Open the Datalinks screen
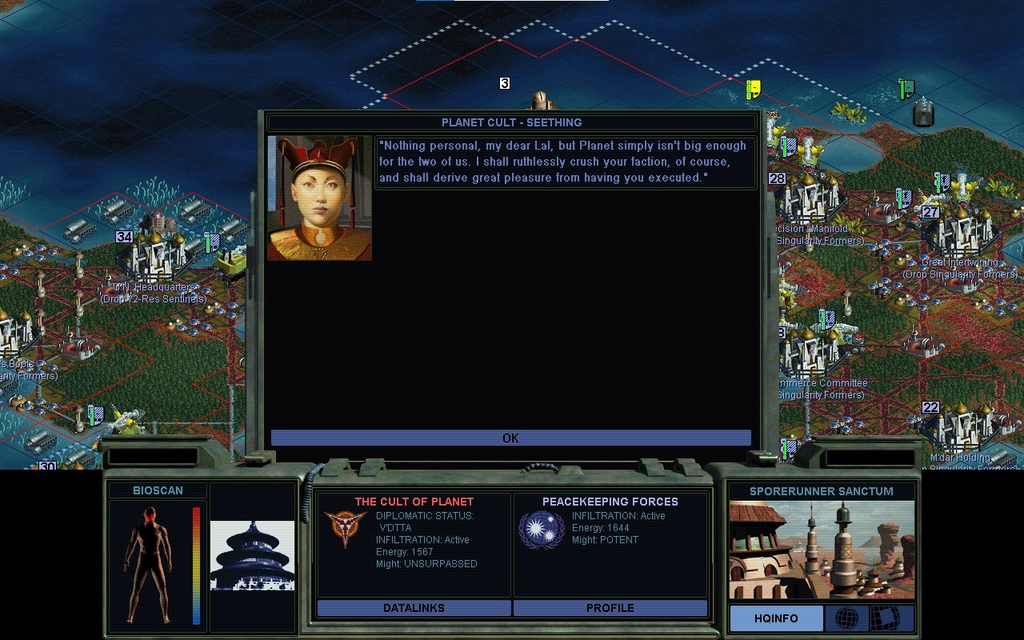 (413, 608)
